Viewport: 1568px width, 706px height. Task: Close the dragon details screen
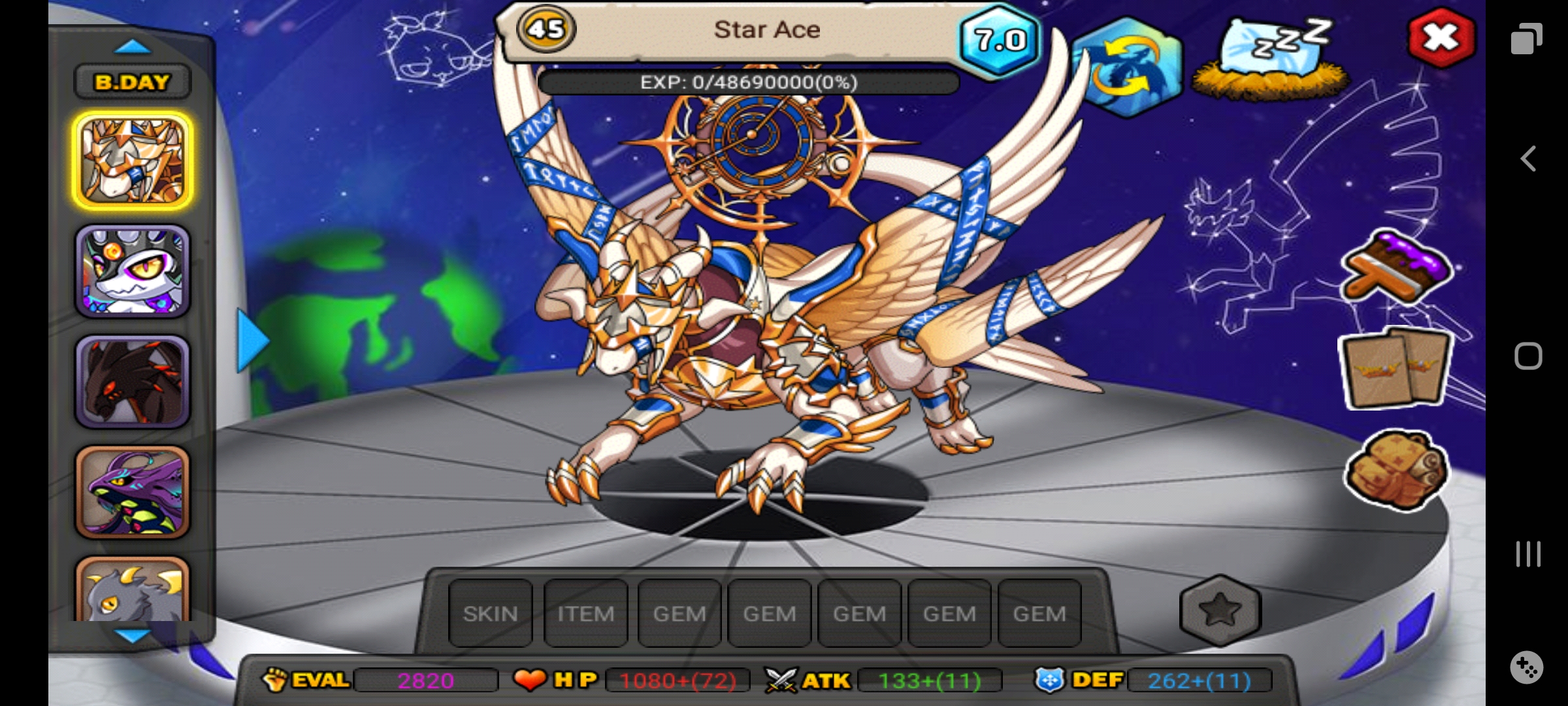(1441, 38)
